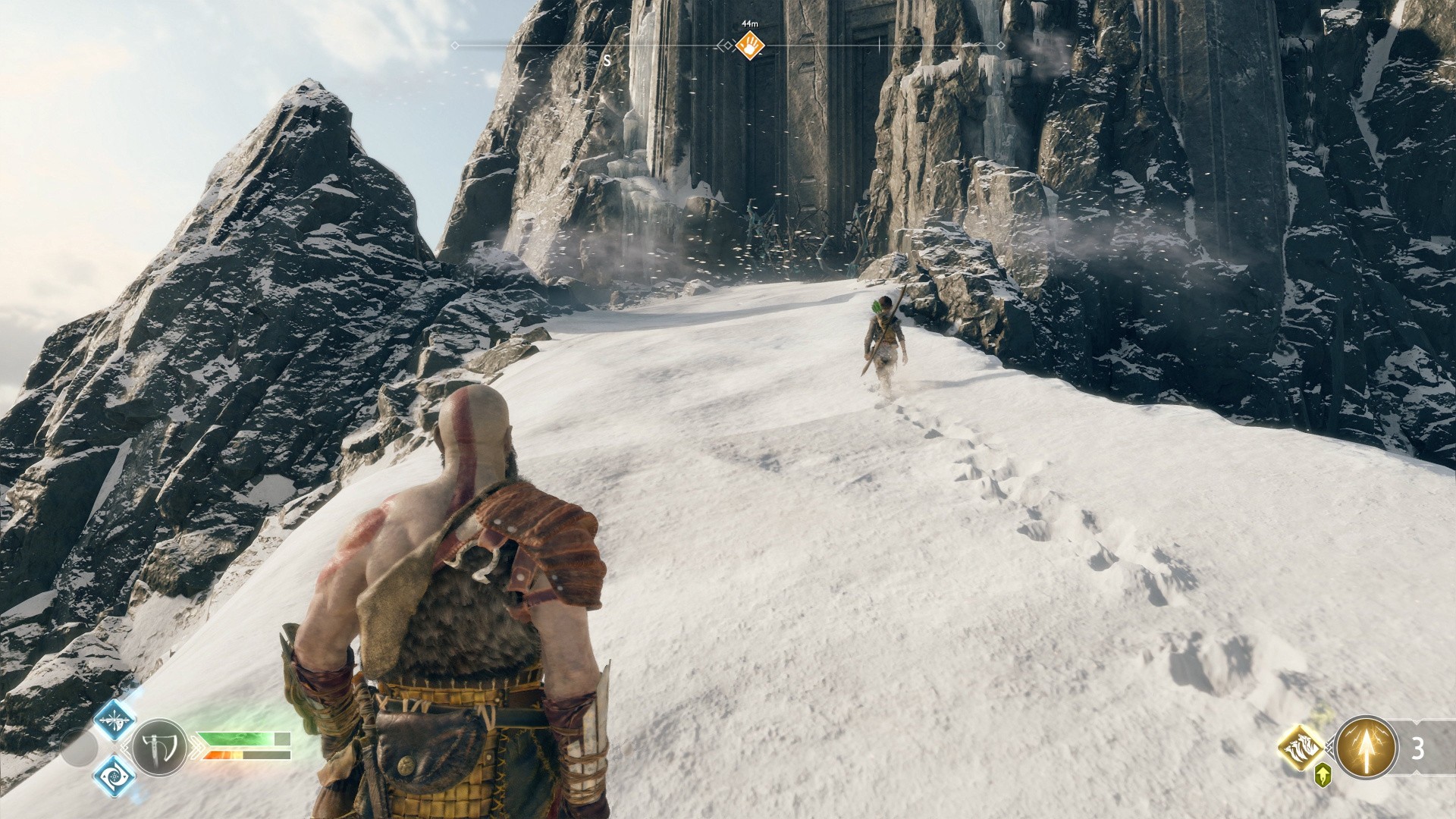
Task: Select the orange hand objective marker on compass
Action: [749, 45]
